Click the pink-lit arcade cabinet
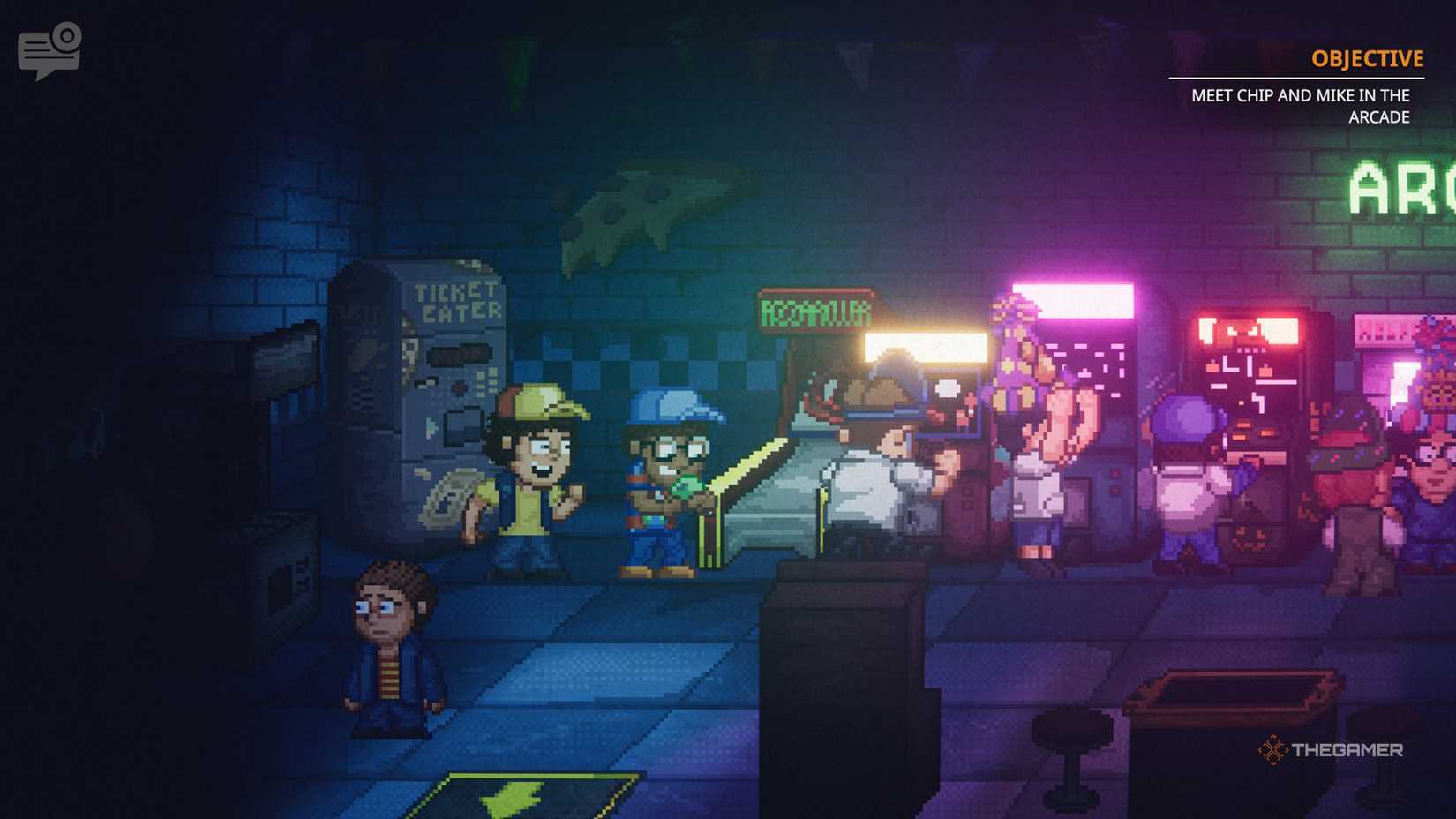Screen dimensions: 1456x819 pyautogui.click(x=1077, y=371)
